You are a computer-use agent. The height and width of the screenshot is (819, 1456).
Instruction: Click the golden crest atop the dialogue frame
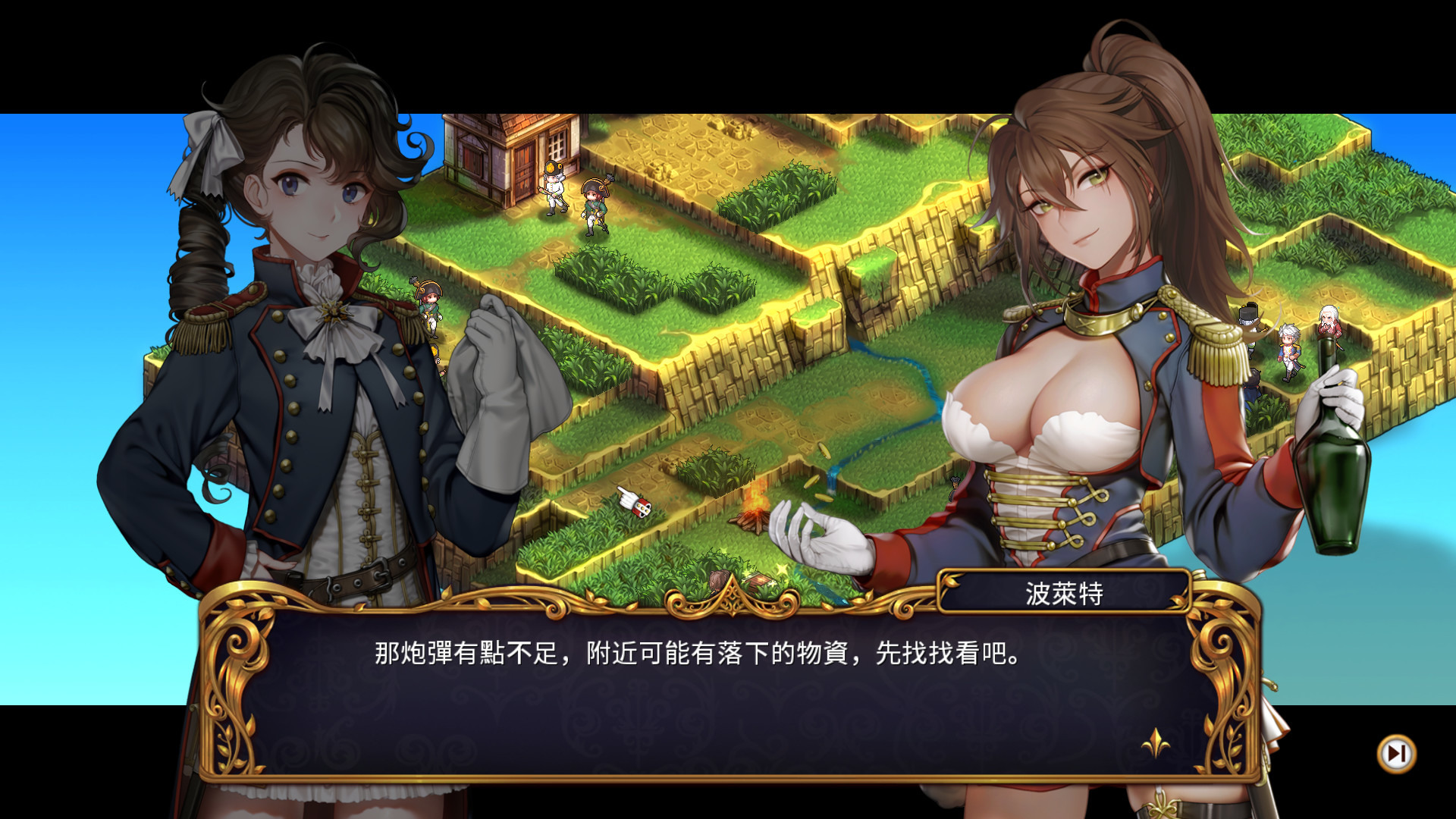pyautogui.click(x=730, y=598)
